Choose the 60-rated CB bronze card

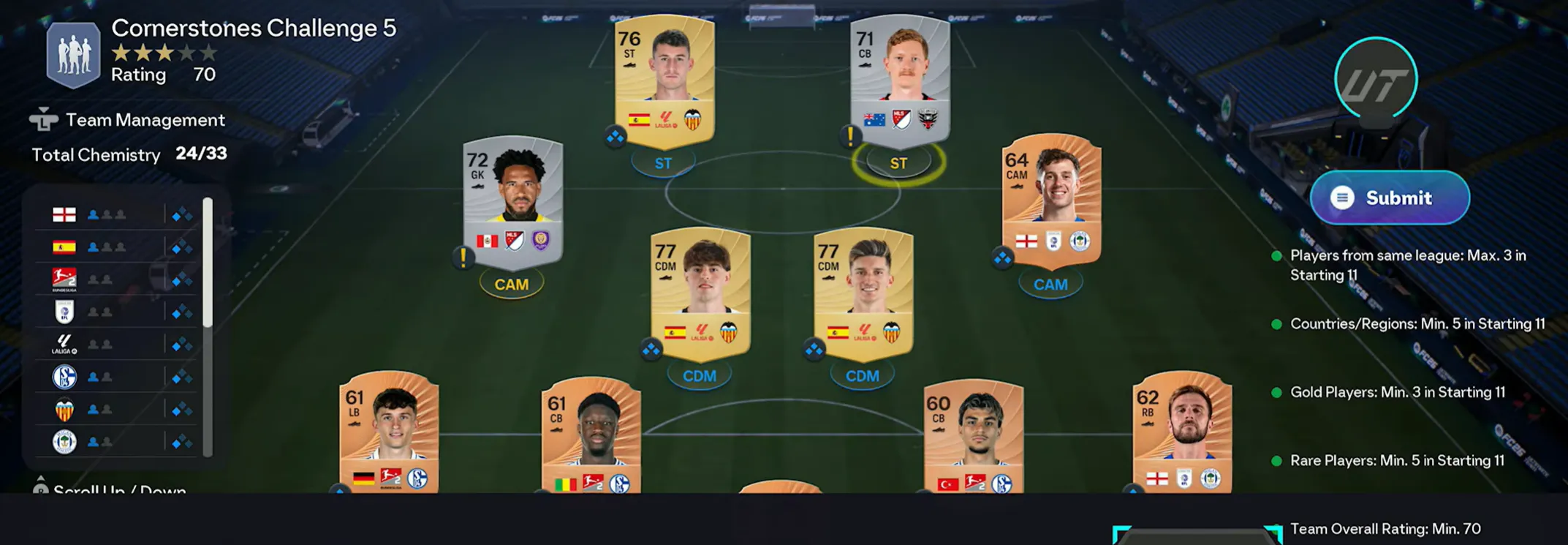click(973, 437)
